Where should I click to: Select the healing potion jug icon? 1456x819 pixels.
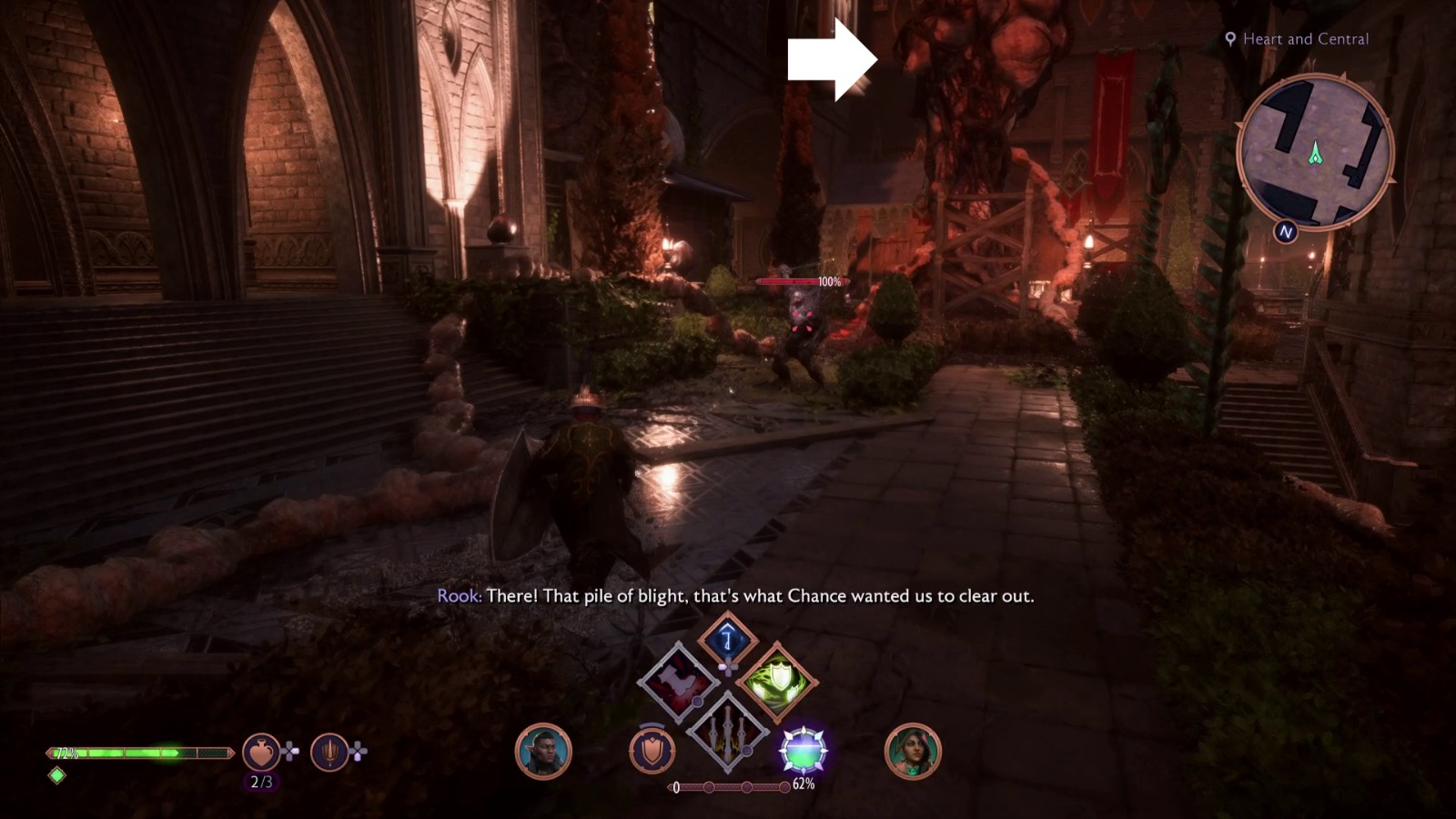pyautogui.click(x=261, y=752)
